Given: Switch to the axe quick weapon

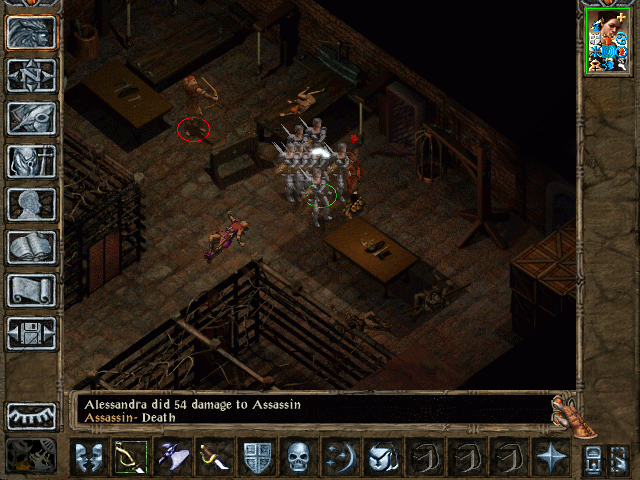Looking at the screenshot, I should tap(172, 457).
